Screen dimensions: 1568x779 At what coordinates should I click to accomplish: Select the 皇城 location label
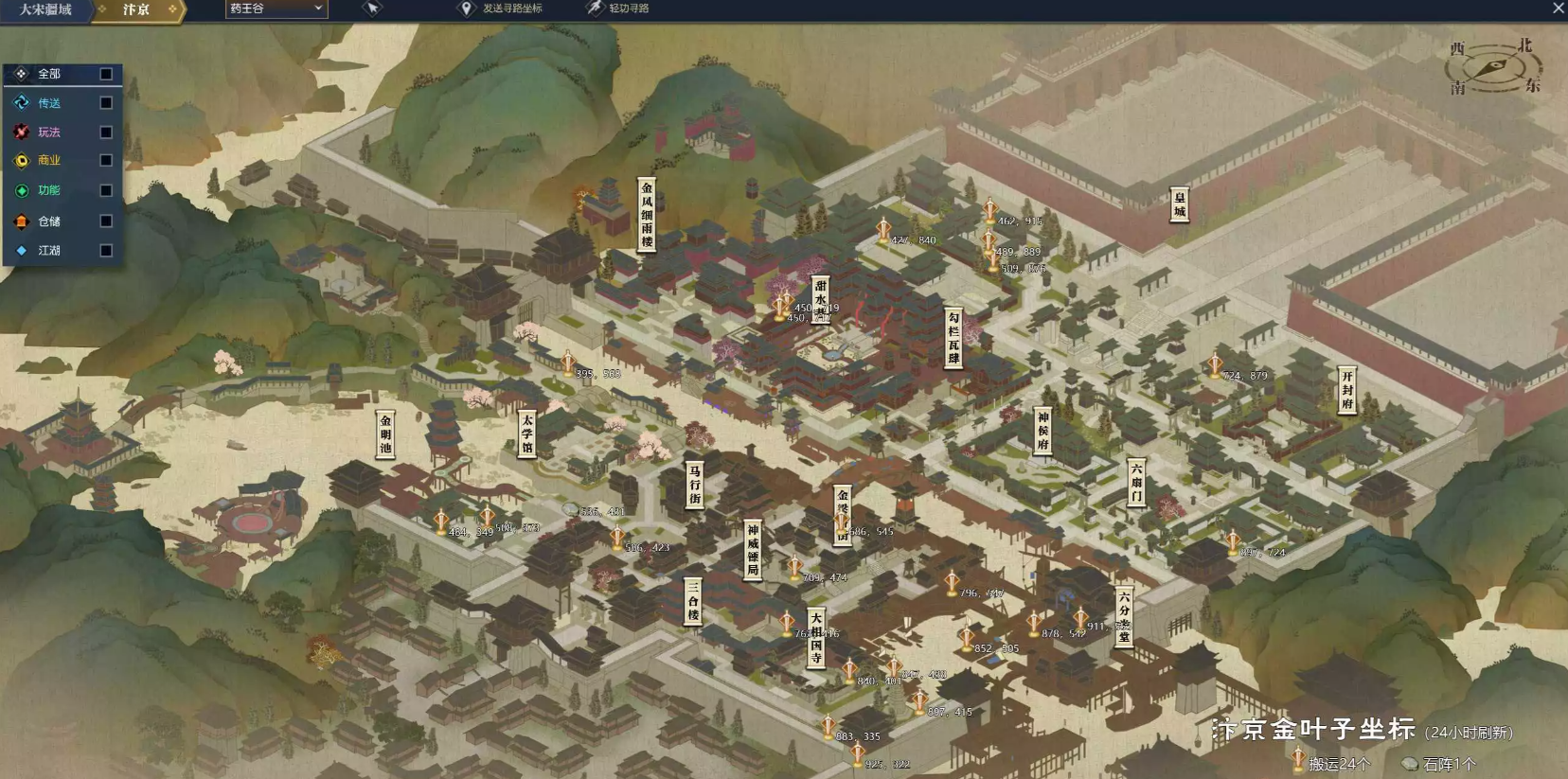1179,204
